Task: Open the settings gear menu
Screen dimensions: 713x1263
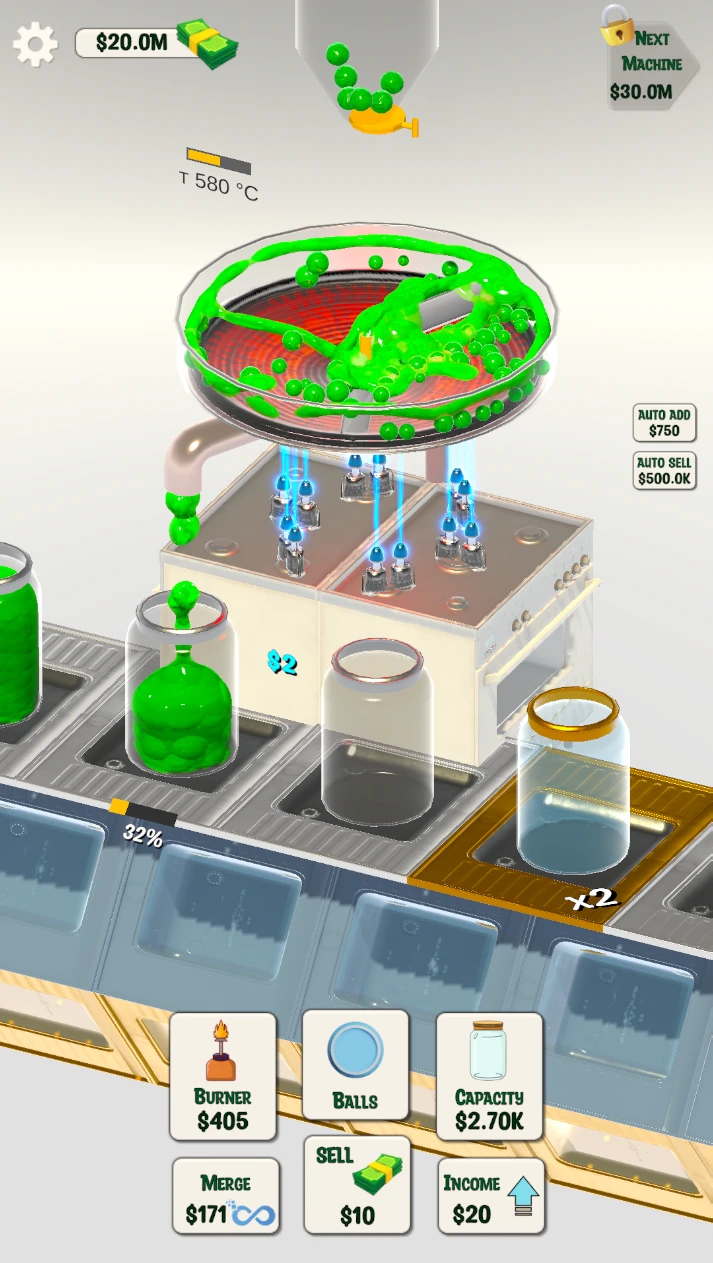Action: click(x=35, y=44)
